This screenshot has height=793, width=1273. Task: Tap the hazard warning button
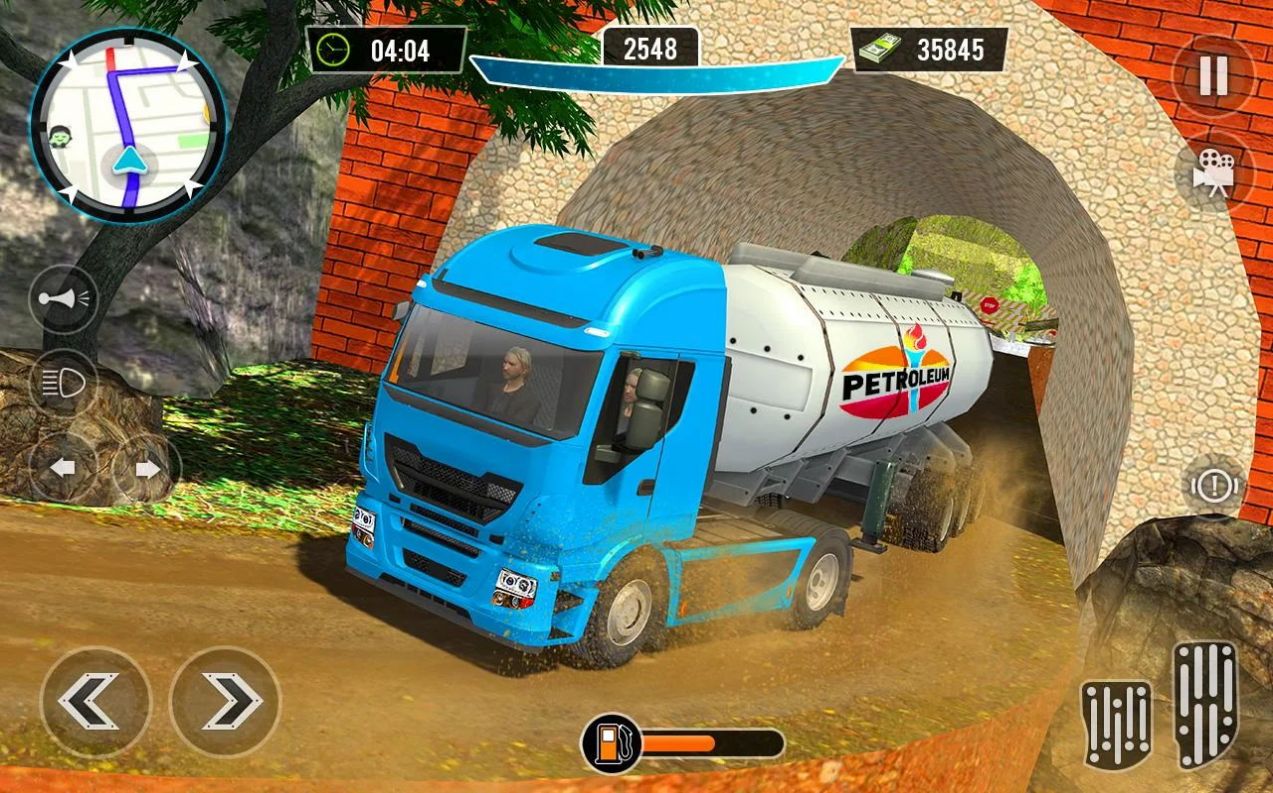point(1215,486)
